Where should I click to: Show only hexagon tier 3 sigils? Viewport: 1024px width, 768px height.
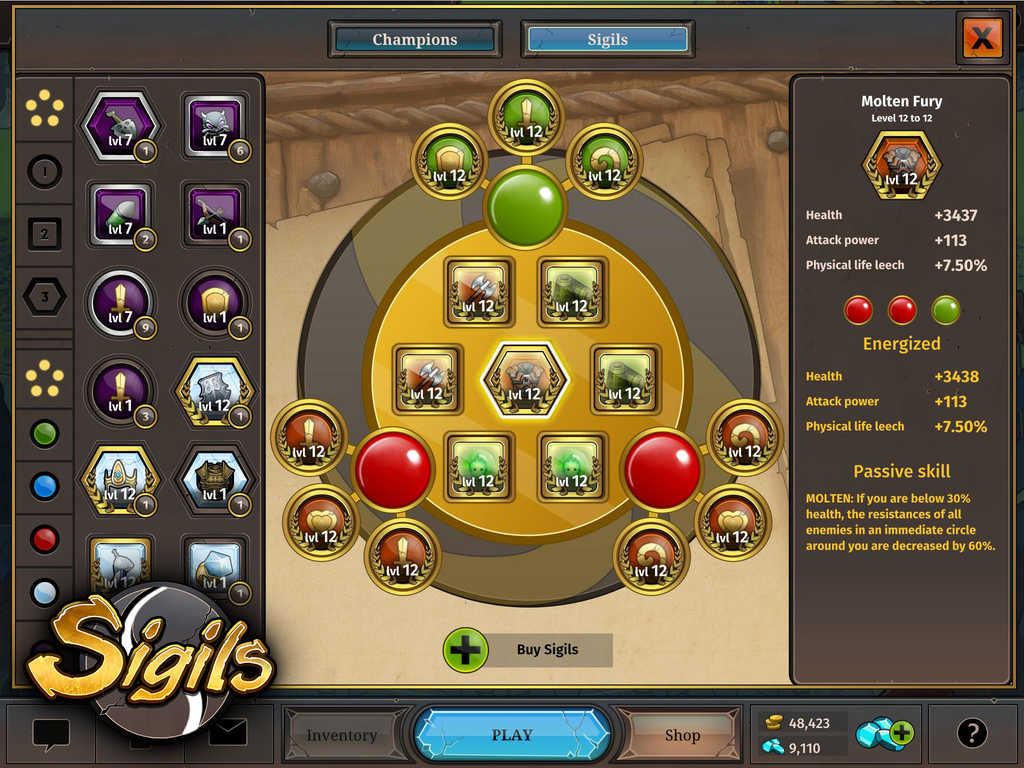[x=45, y=297]
